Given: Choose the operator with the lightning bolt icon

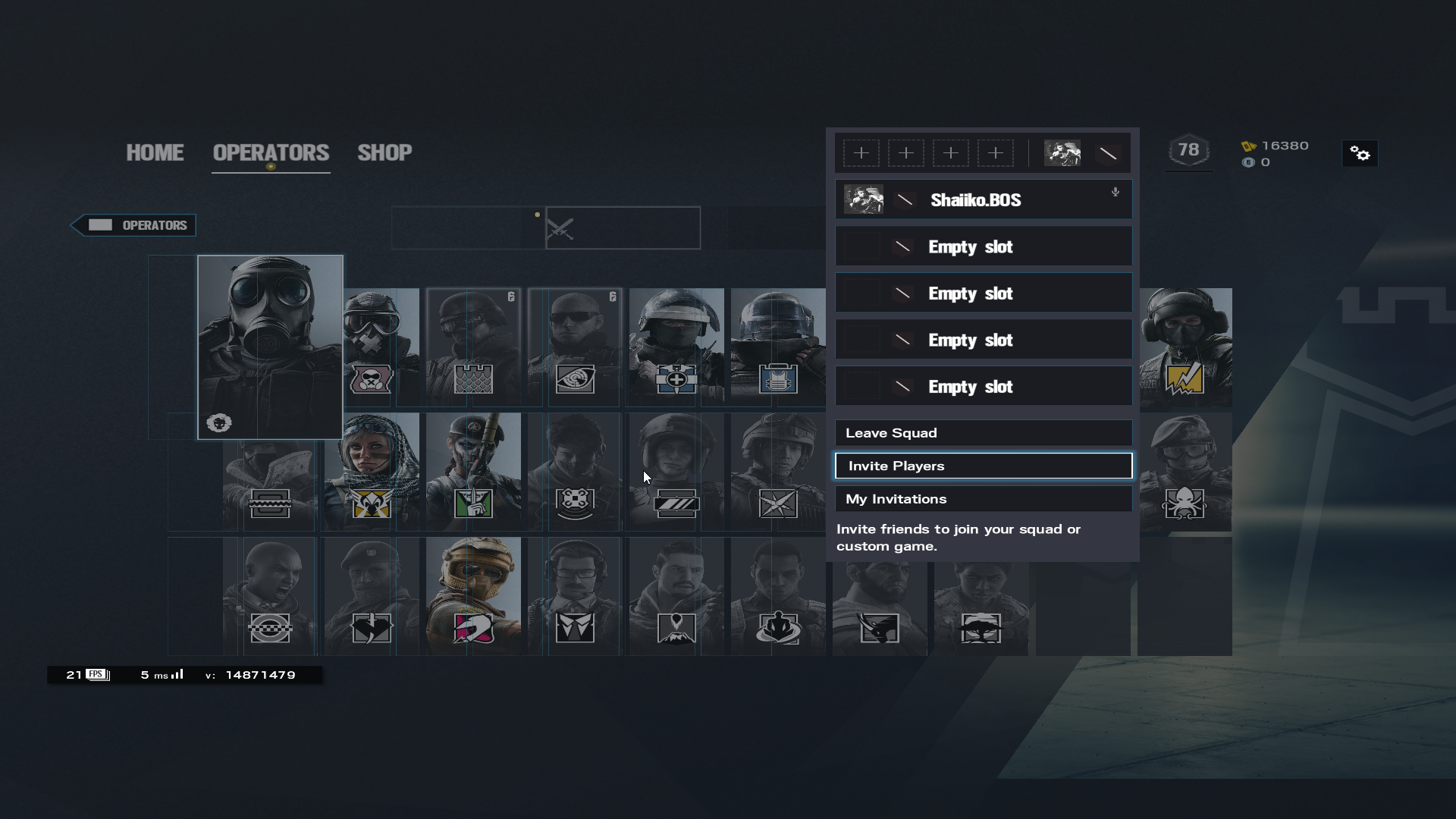Looking at the screenshot, I should coord(1185,347).
